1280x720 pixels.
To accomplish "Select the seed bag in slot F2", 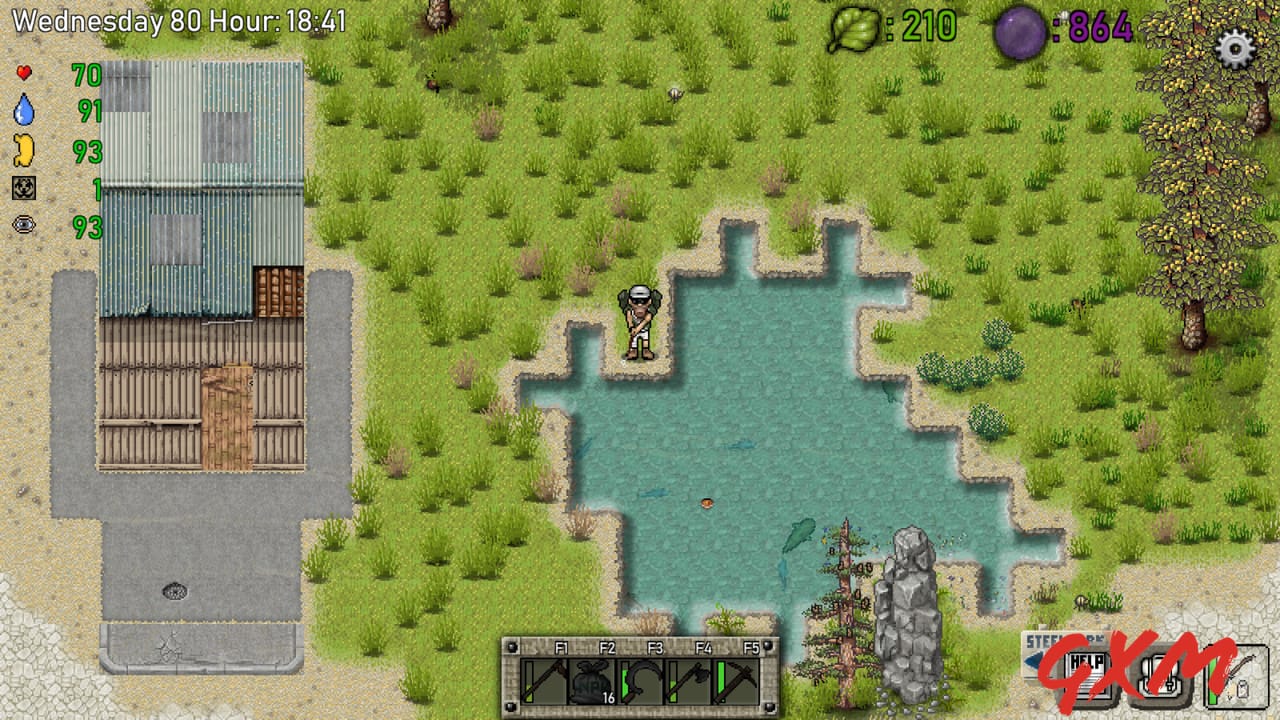I will click(x=590, y=682).
